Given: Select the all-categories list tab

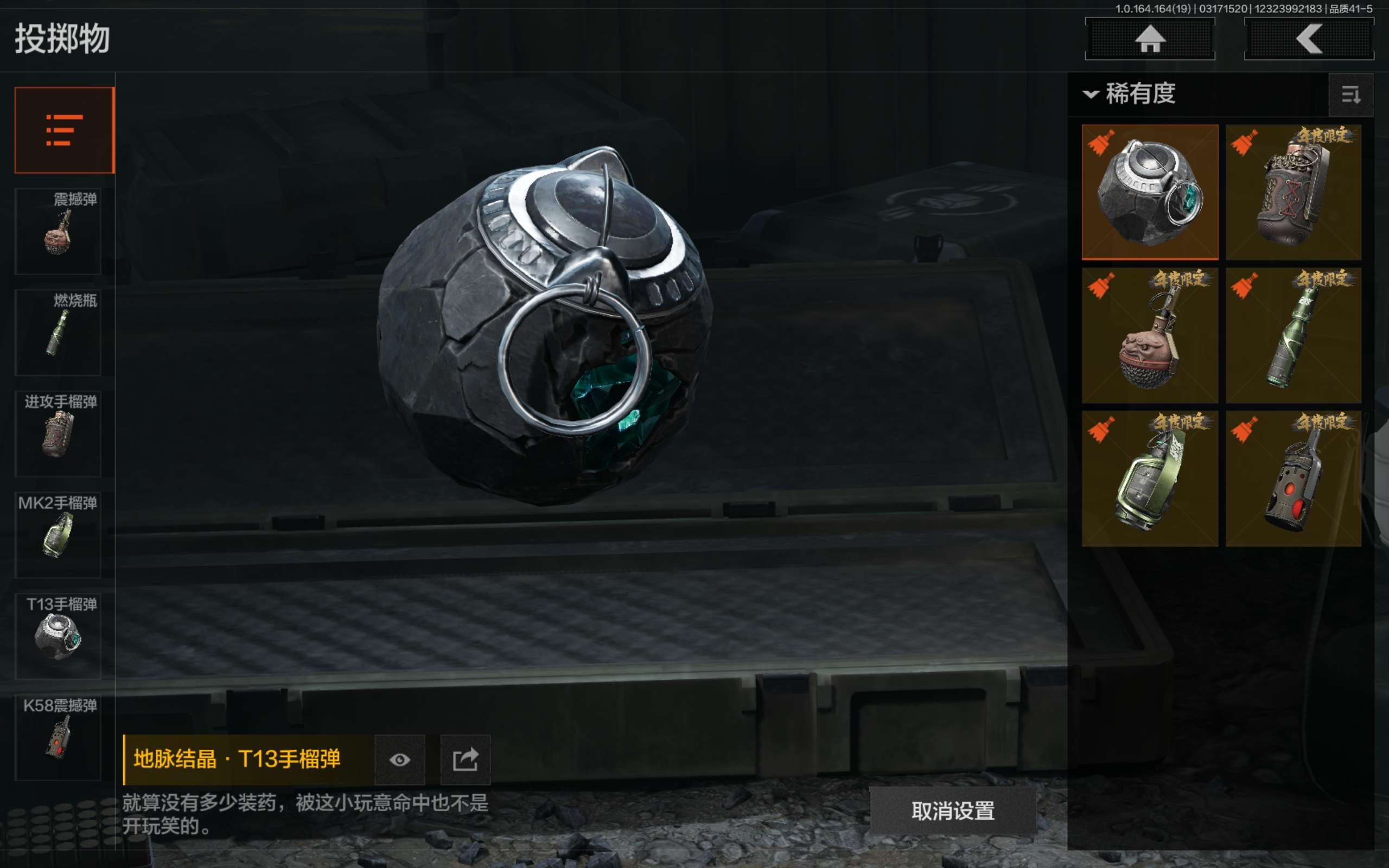Looking at the screenshot, I should click(x=64, y=130).
